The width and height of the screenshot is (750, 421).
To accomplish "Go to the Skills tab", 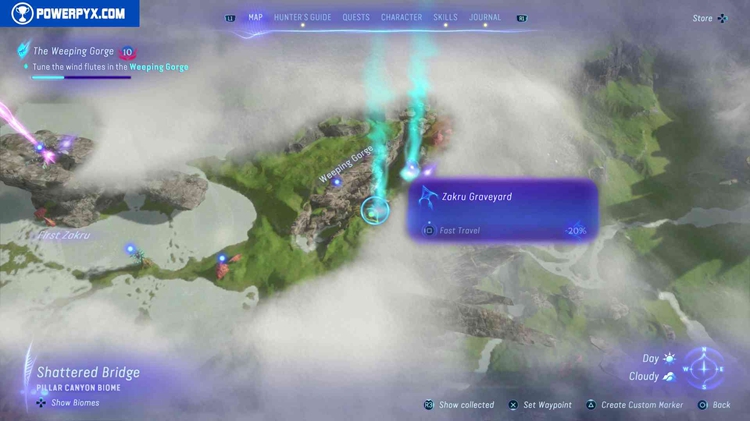I will tap(446, 17).
